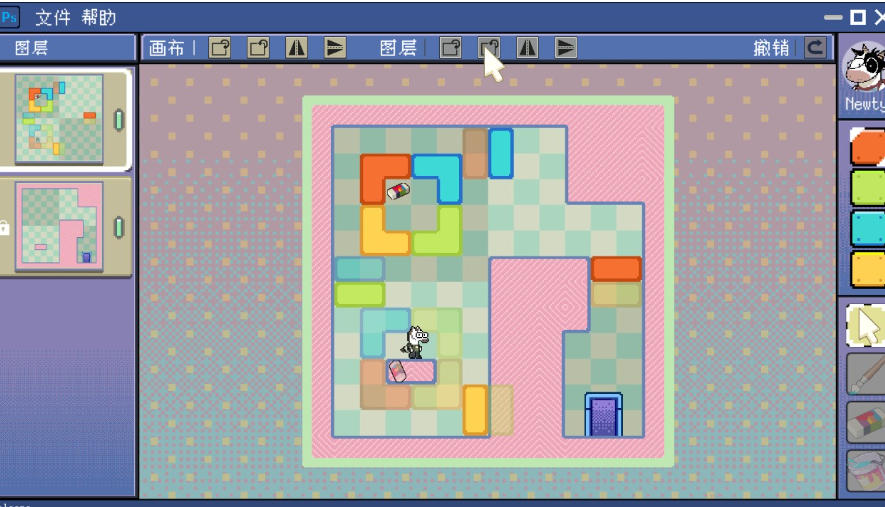
Task: Toggle visibility of the colored blocks layer
Action: pos(119,121)
